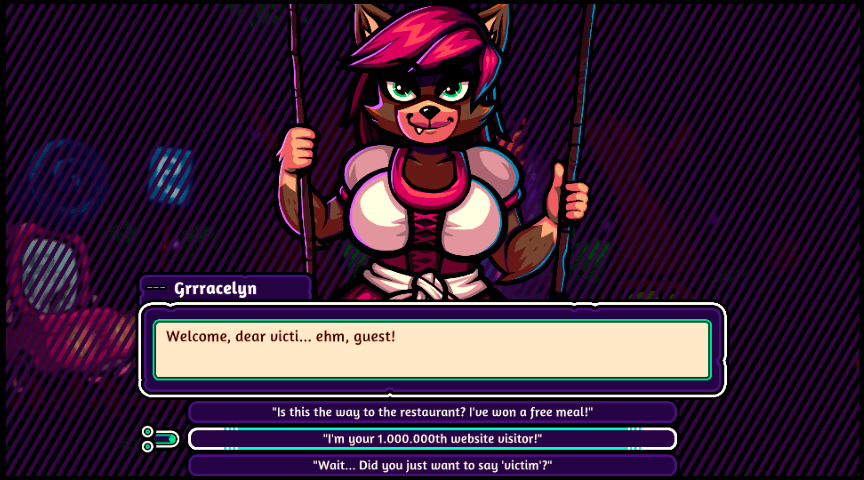Click the dialogue box to advance text
Viewport: 864px width, 480px height.
[x=432, y=350]
